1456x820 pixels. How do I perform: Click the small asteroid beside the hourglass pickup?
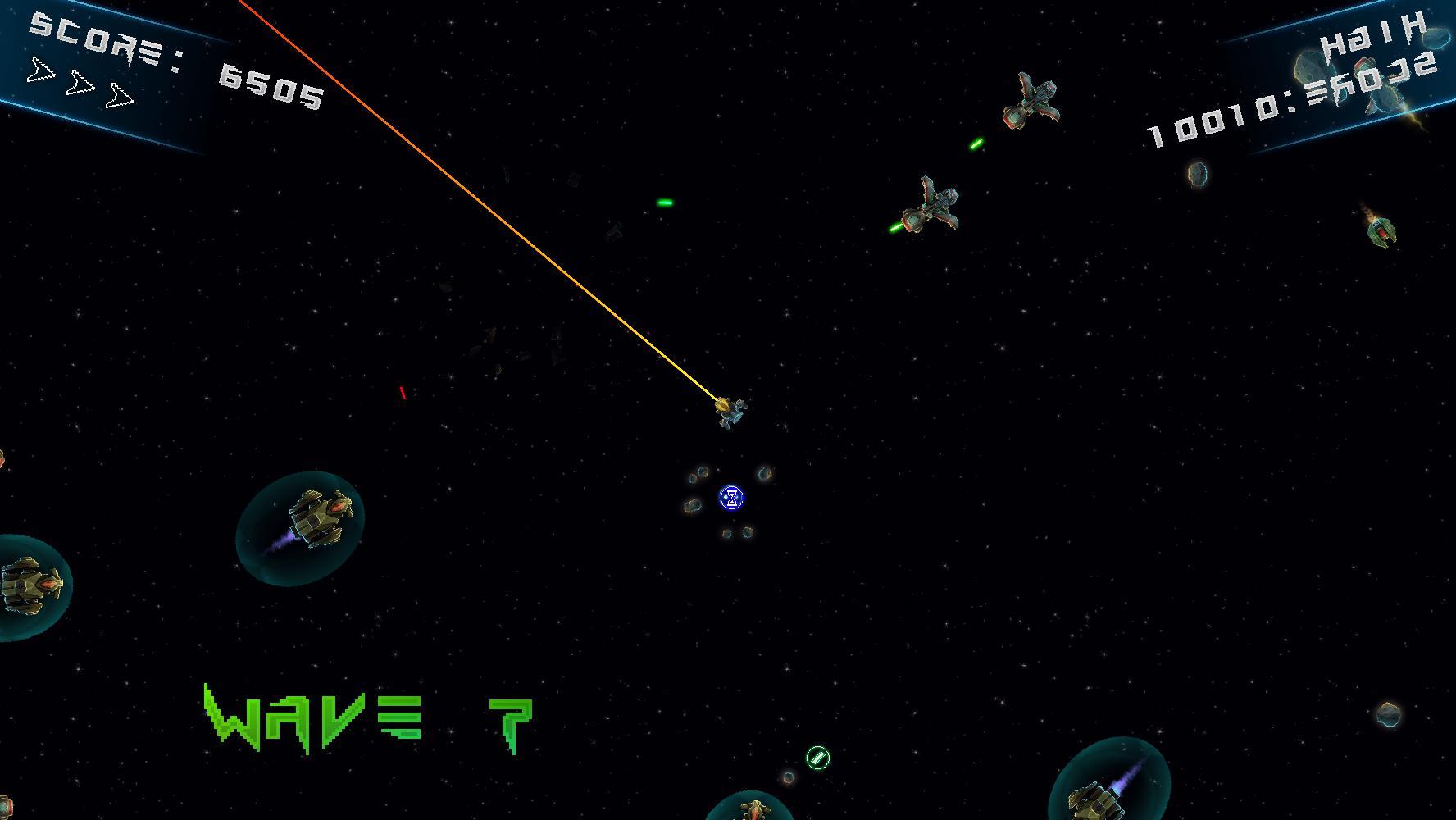click(x=764, y=474)
